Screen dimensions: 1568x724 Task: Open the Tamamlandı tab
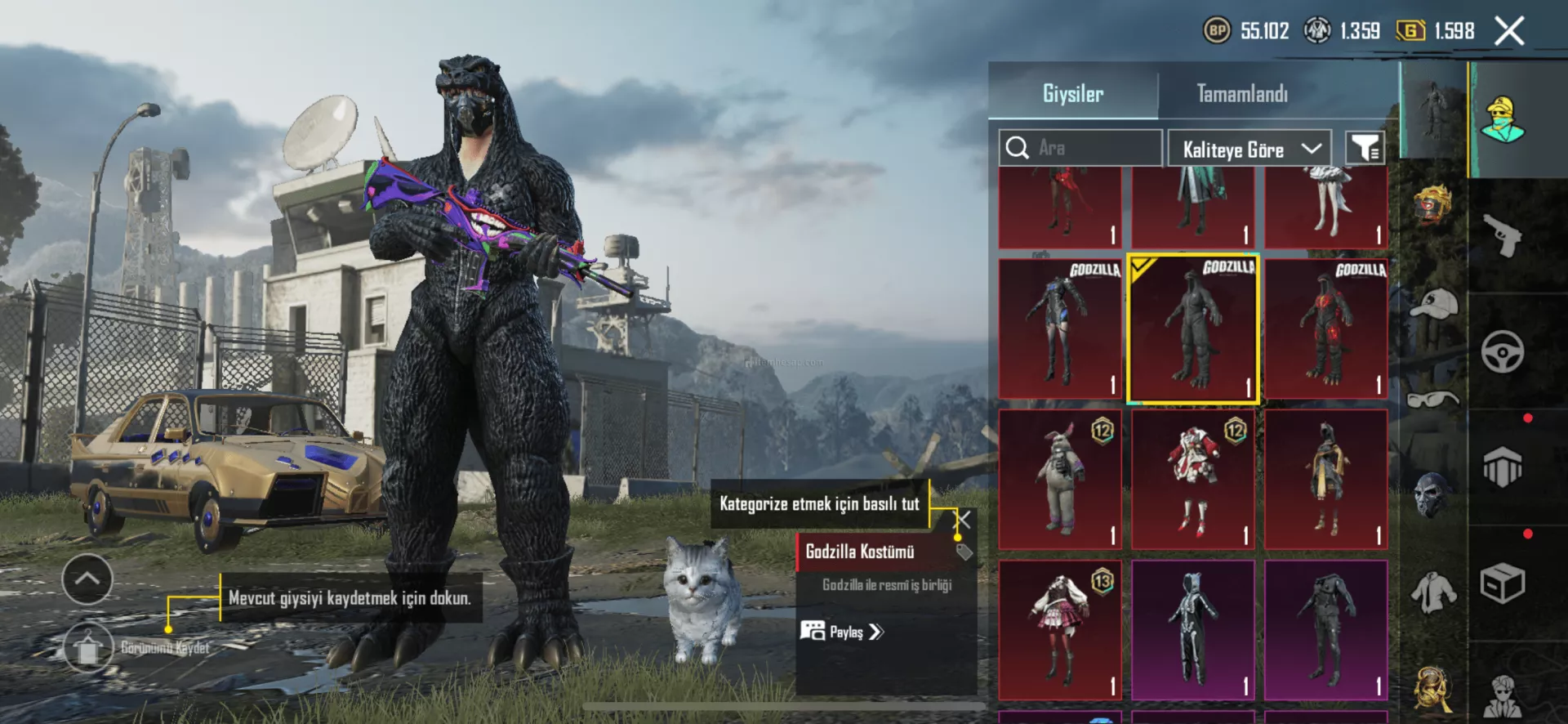[x=1241, y=94]
